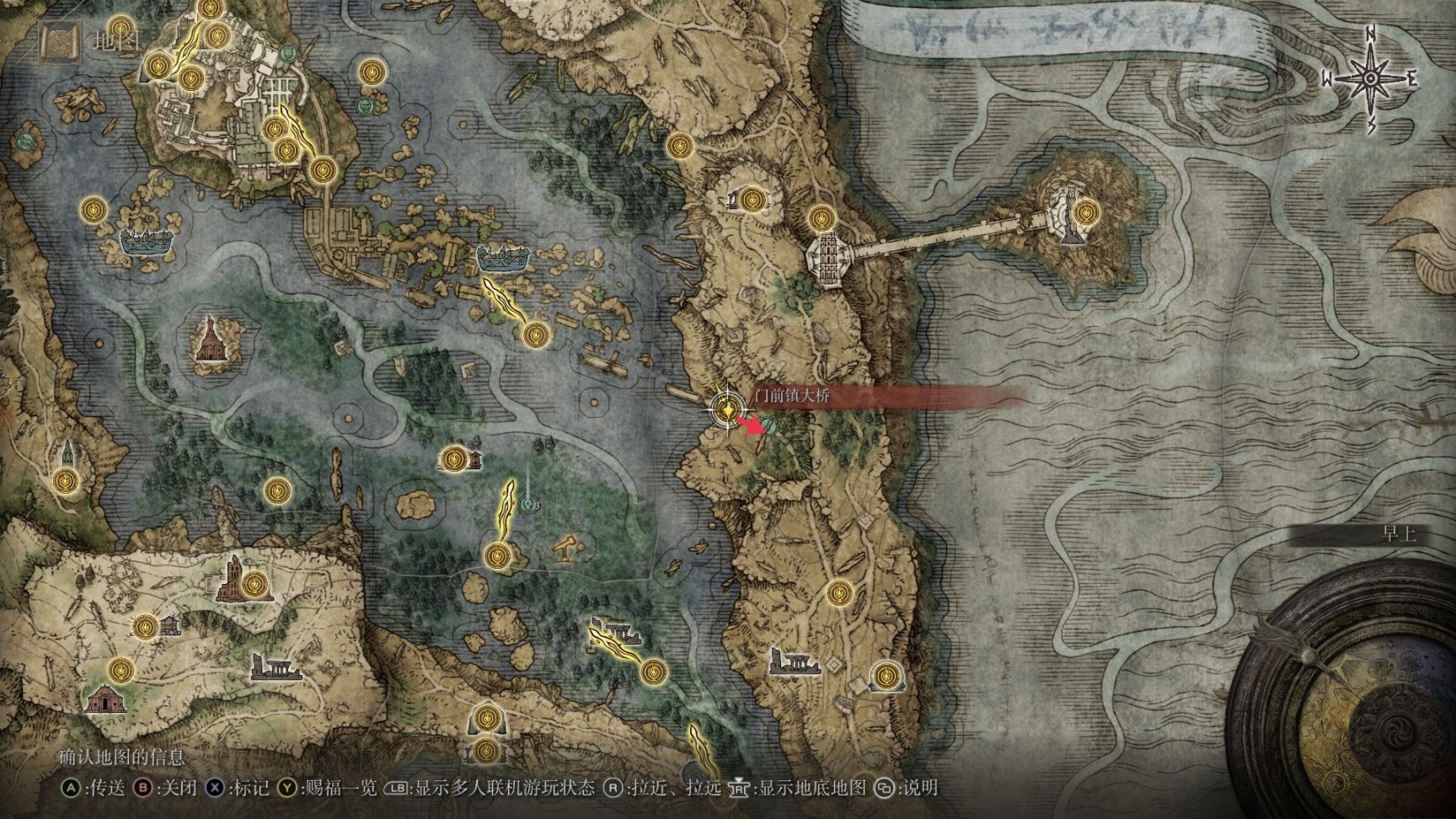Image resolution: width=1456 pixels, height=819 pixels.
Task: Select the grace overlapping the ruined red church
Action: 256,582
